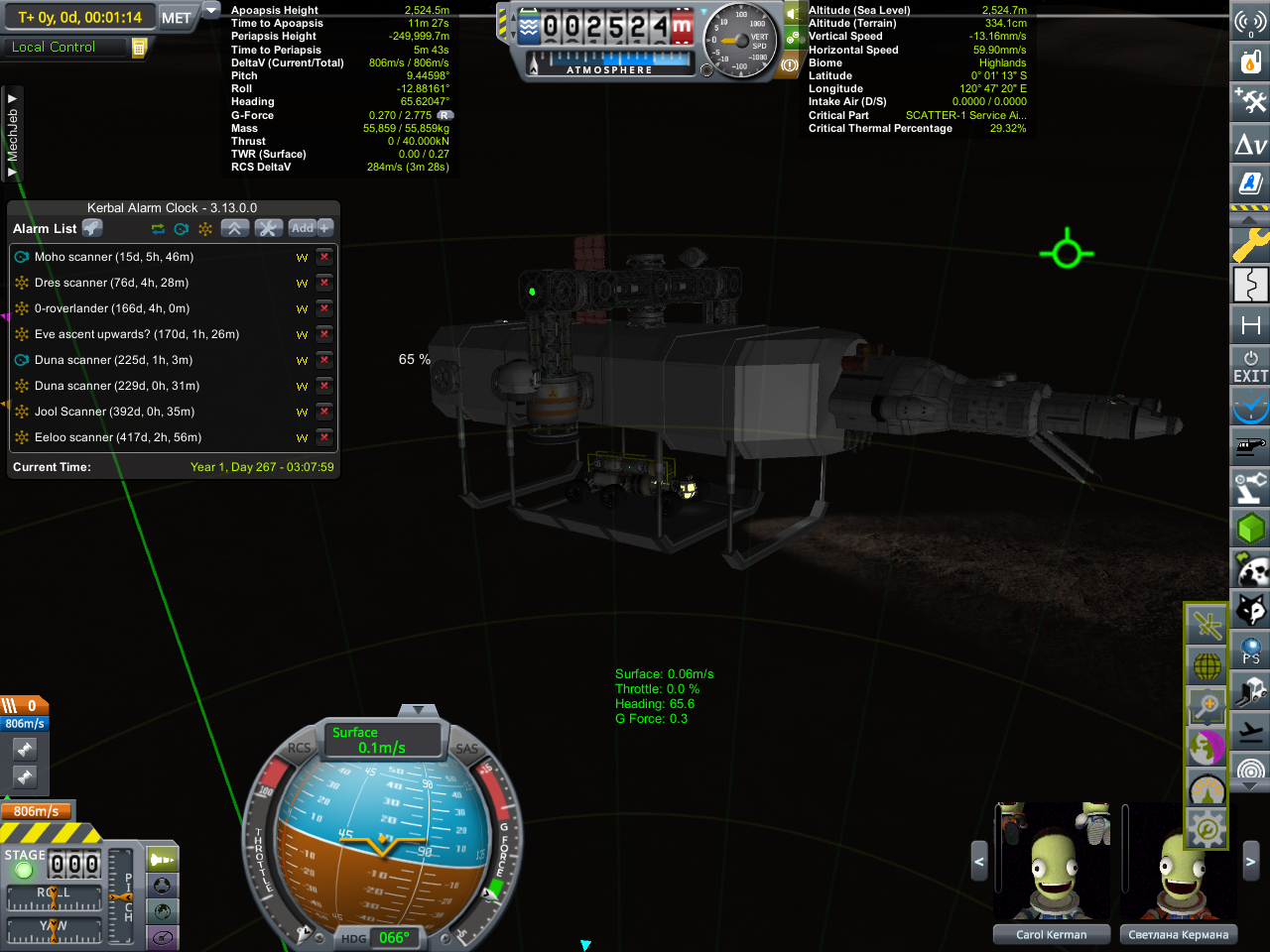Show the previous crew portraits

click(978, 862)
